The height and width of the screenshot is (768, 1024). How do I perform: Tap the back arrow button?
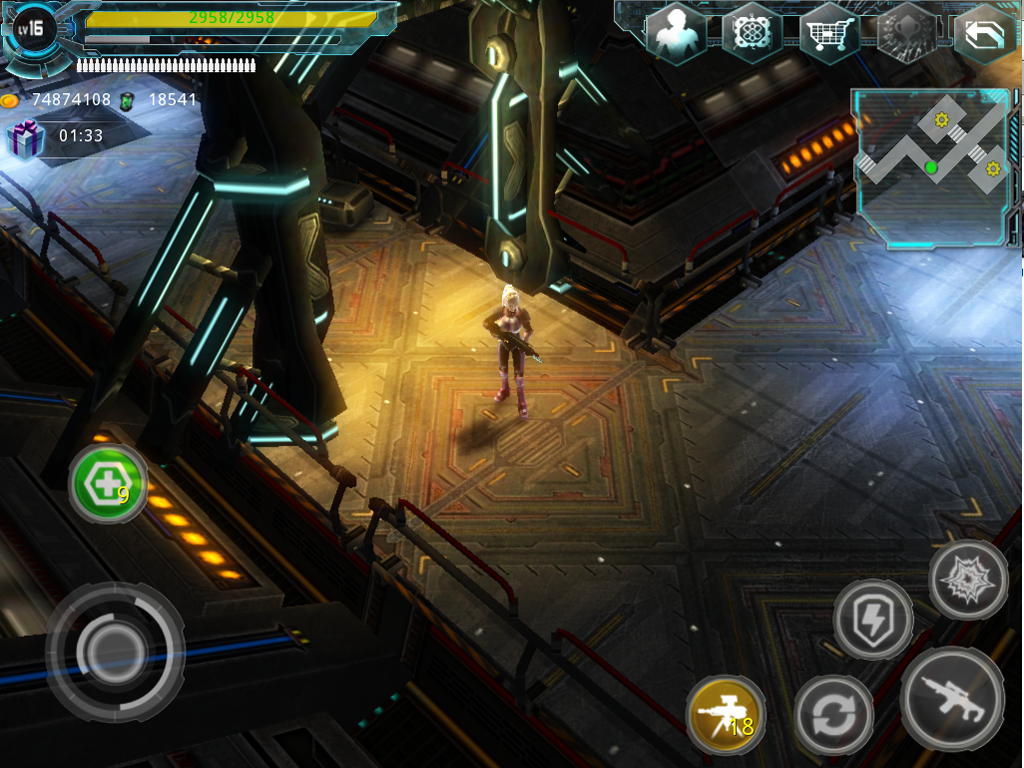983,35
